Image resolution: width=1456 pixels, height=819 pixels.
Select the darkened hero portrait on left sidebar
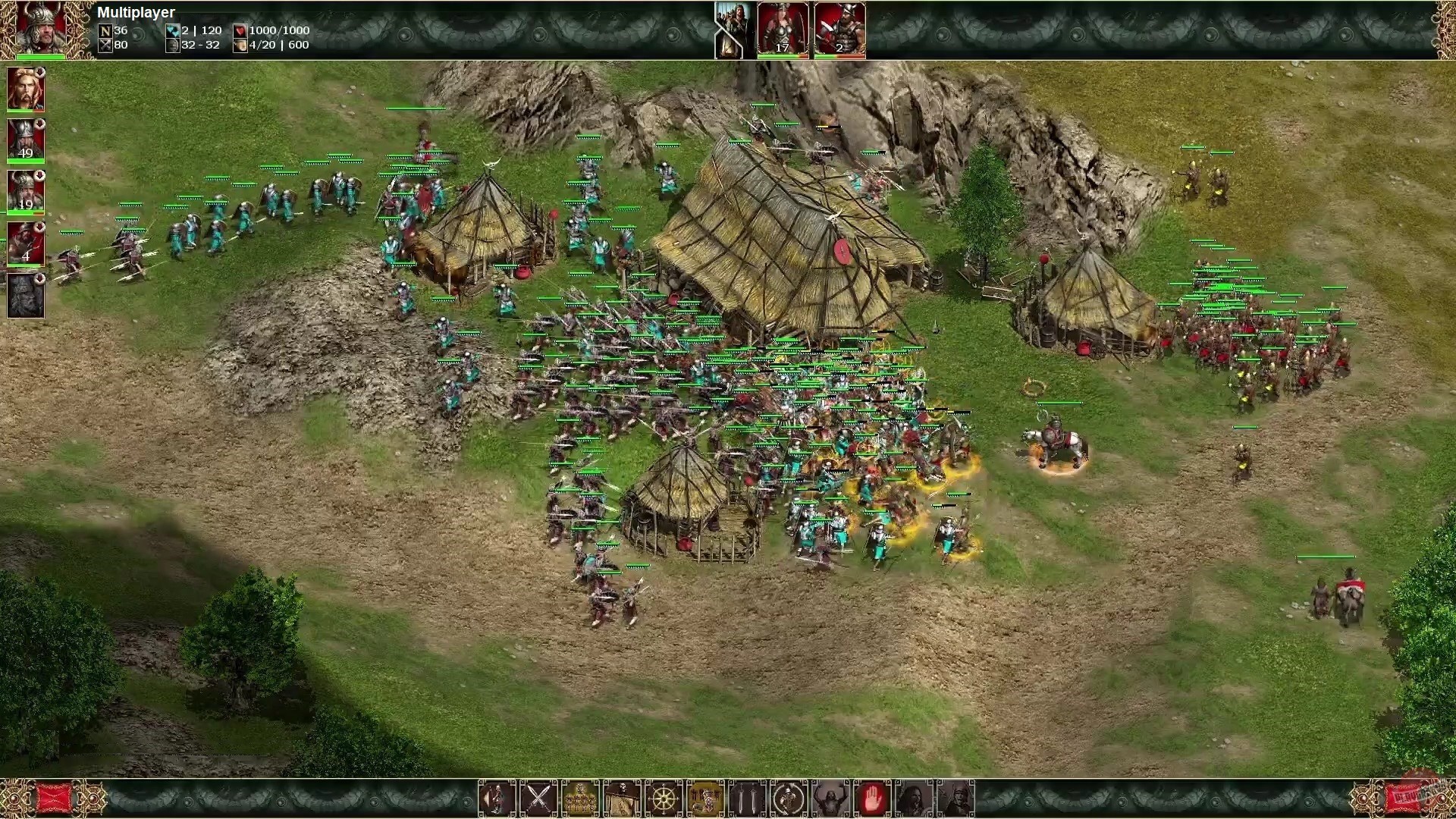[26, 296]
